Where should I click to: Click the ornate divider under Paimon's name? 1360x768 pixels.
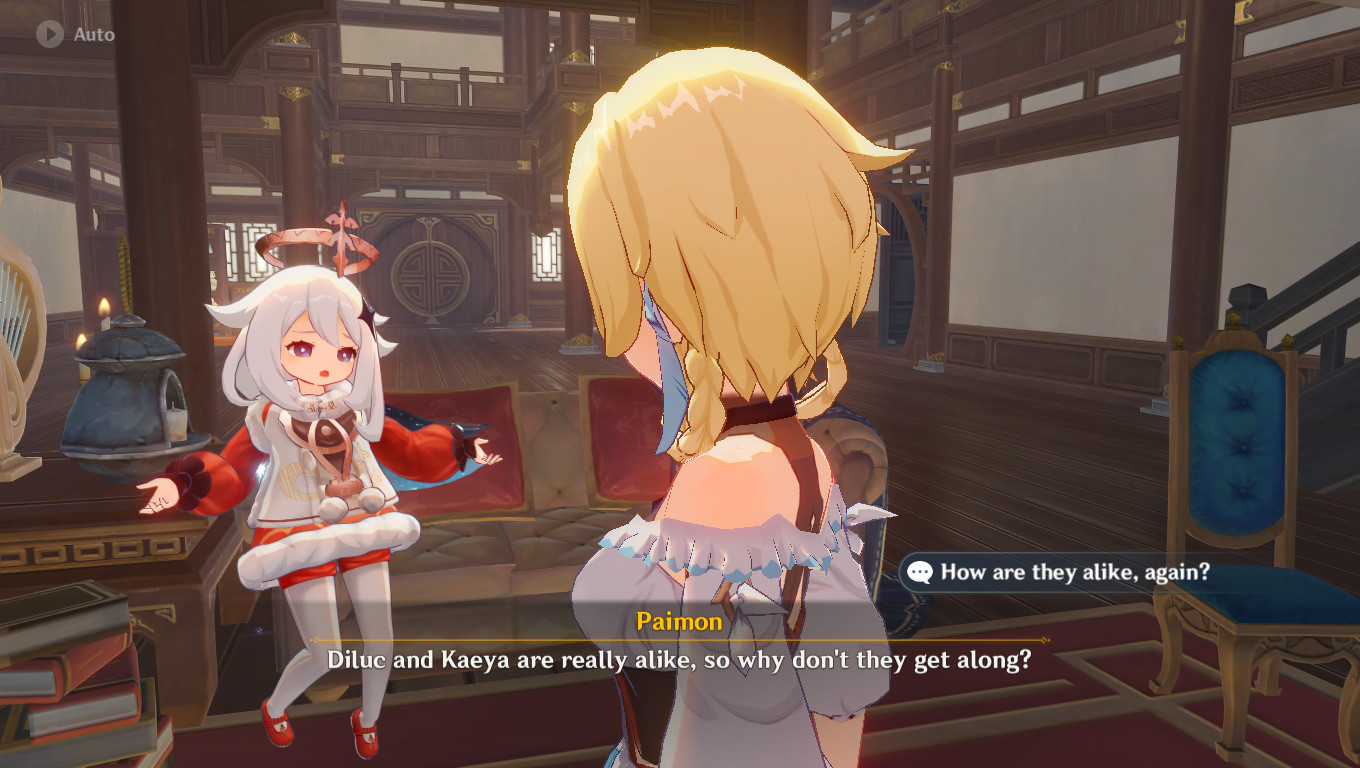pyautogui.click(x=679, y=641)
